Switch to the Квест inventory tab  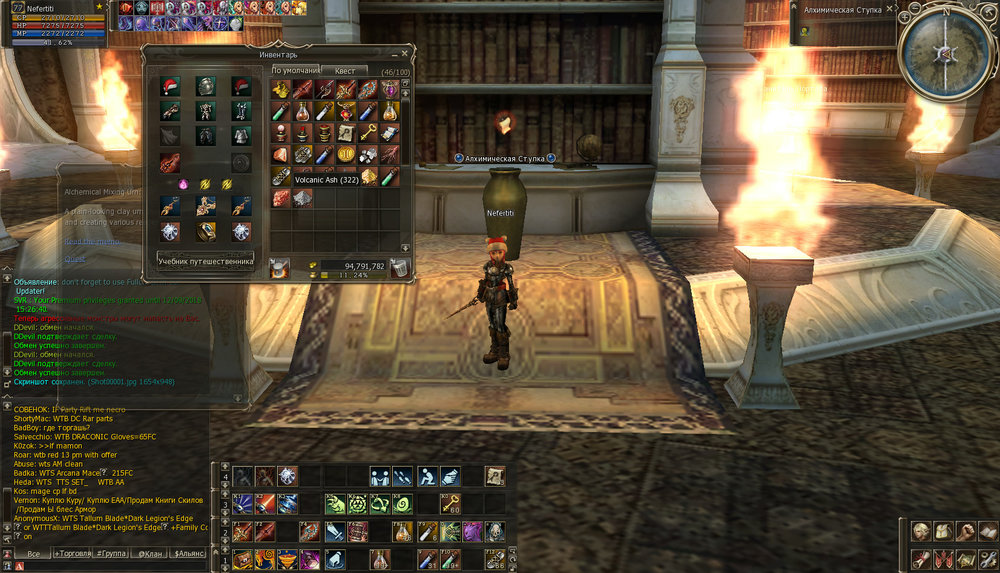pos(343,71)
